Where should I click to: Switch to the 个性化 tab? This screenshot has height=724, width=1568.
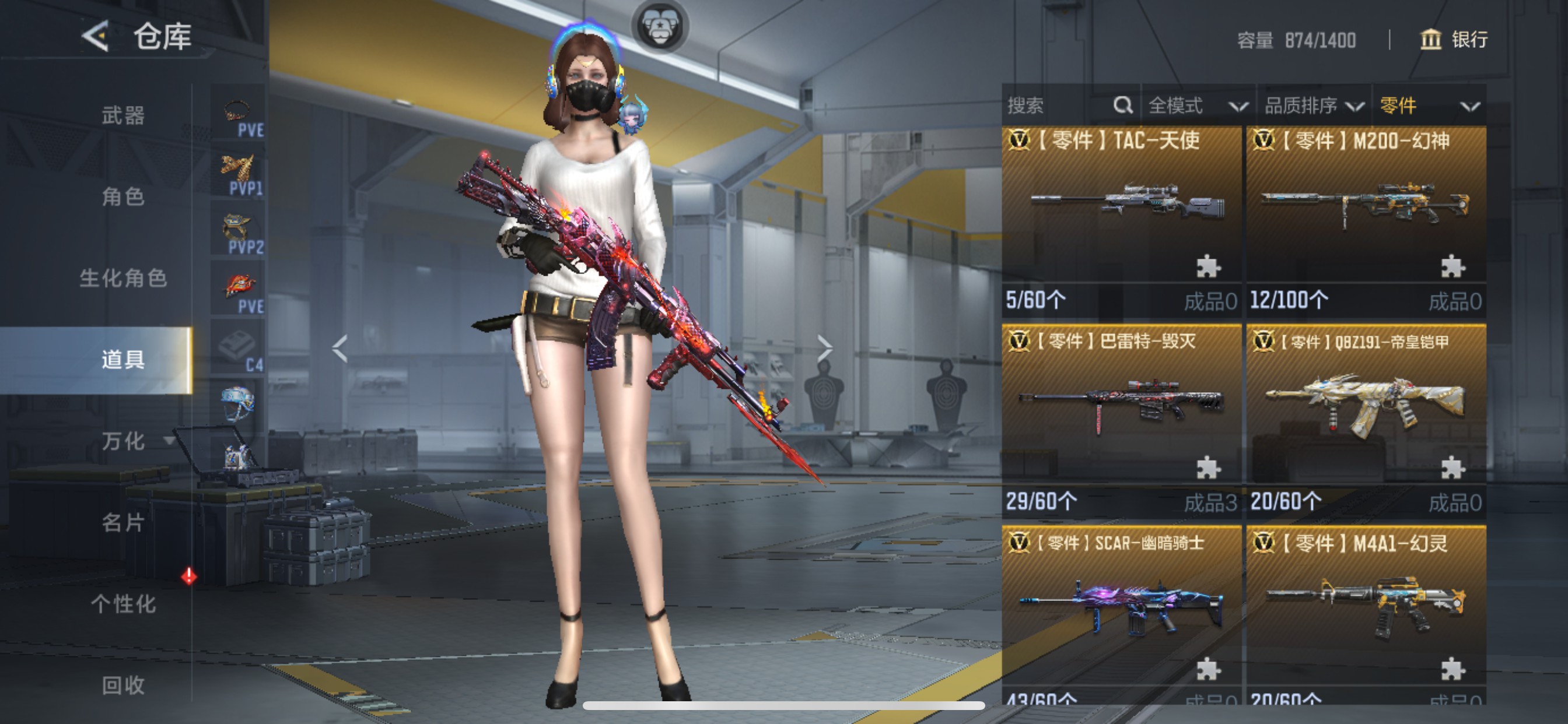(x=123, y=604)
